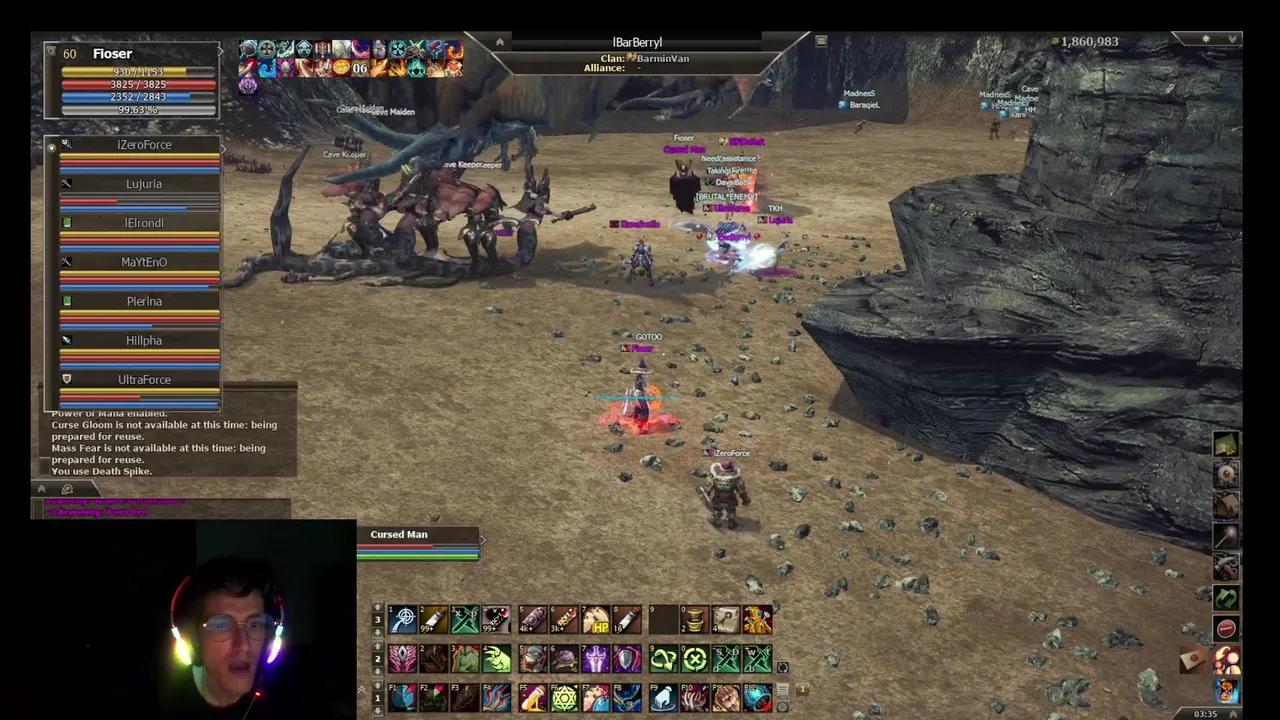Click the red block icon in right sidebar

(x=1226, y=627)
